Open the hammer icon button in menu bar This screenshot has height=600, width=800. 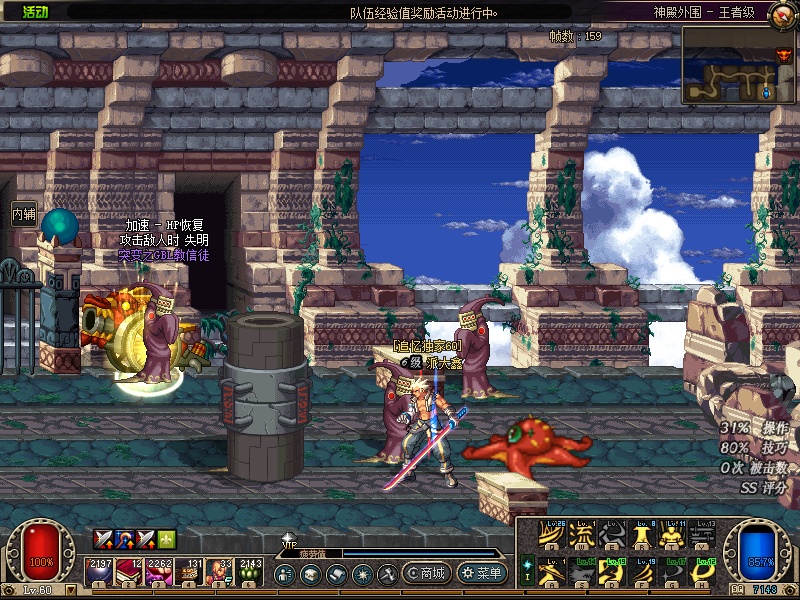(387, 574)
